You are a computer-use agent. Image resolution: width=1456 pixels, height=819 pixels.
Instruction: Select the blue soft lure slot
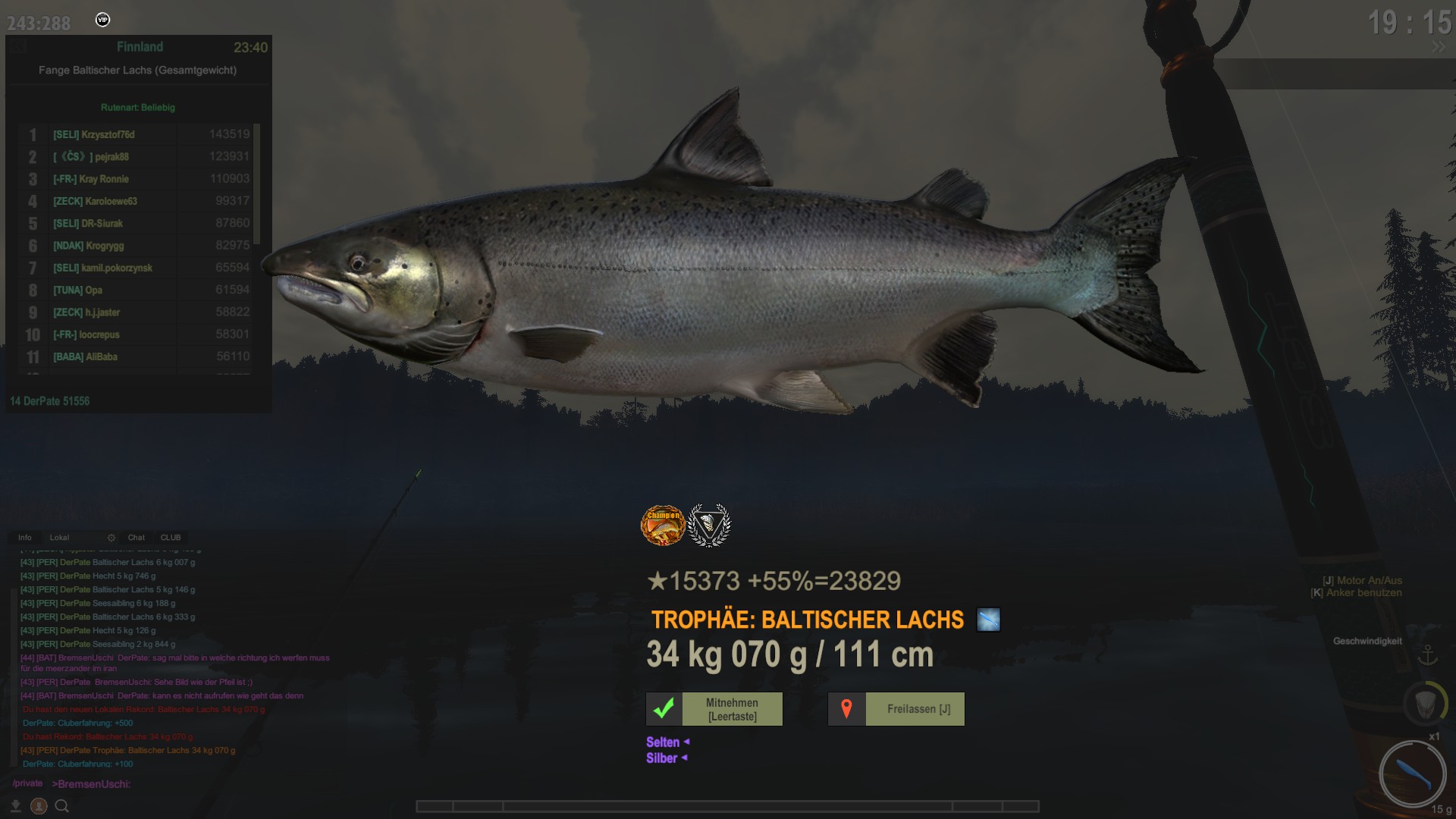(x=1412, y=774)
